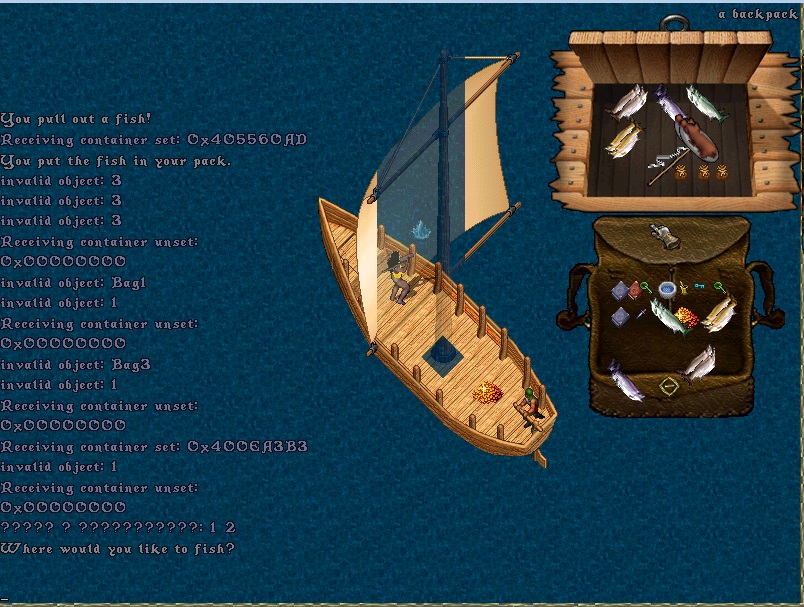Choose the brown roast on the platter
This screenshot has height=607, width=804.
(696, 137)
